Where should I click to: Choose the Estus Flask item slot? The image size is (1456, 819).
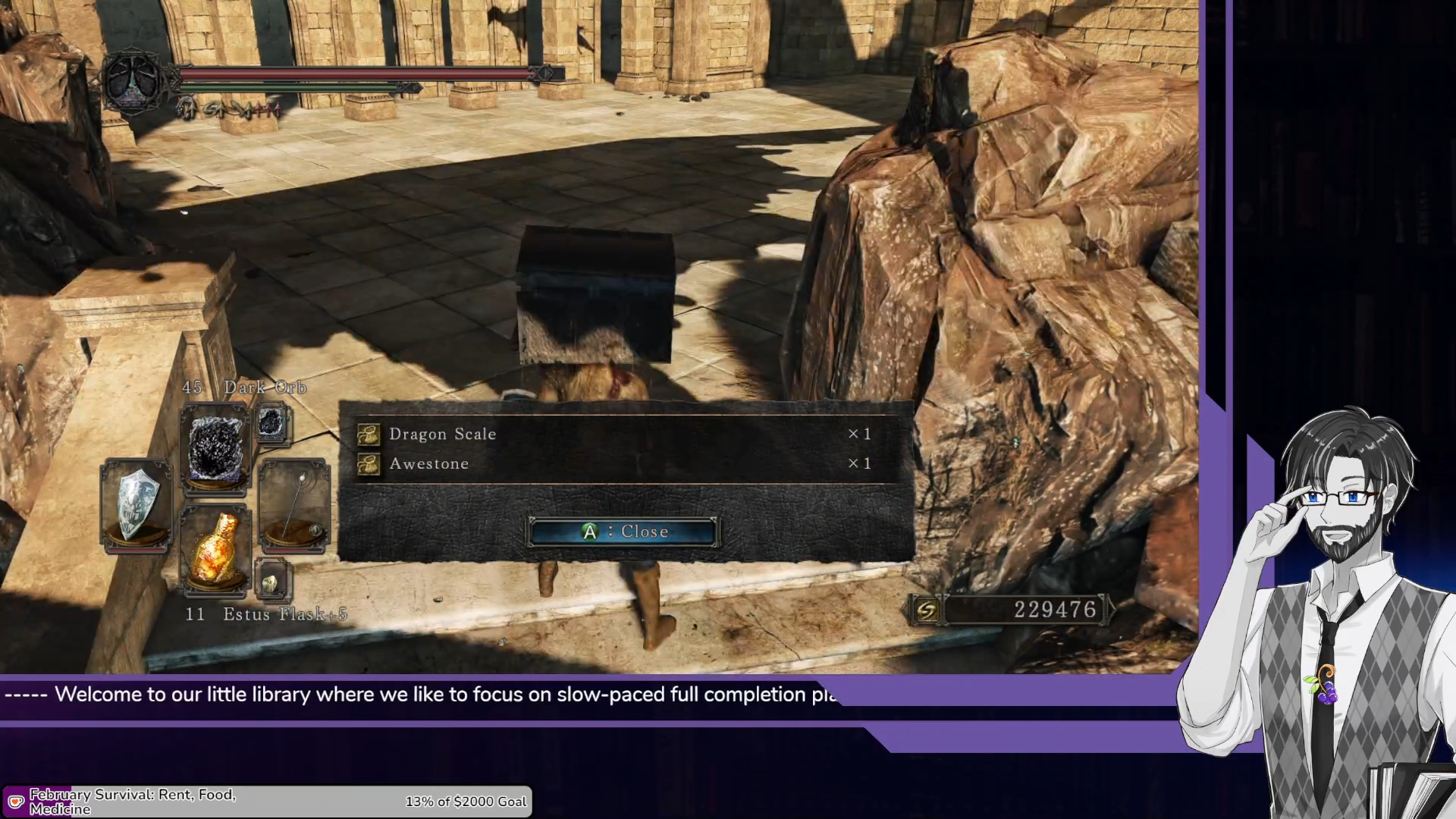click(x=216, y=547)
